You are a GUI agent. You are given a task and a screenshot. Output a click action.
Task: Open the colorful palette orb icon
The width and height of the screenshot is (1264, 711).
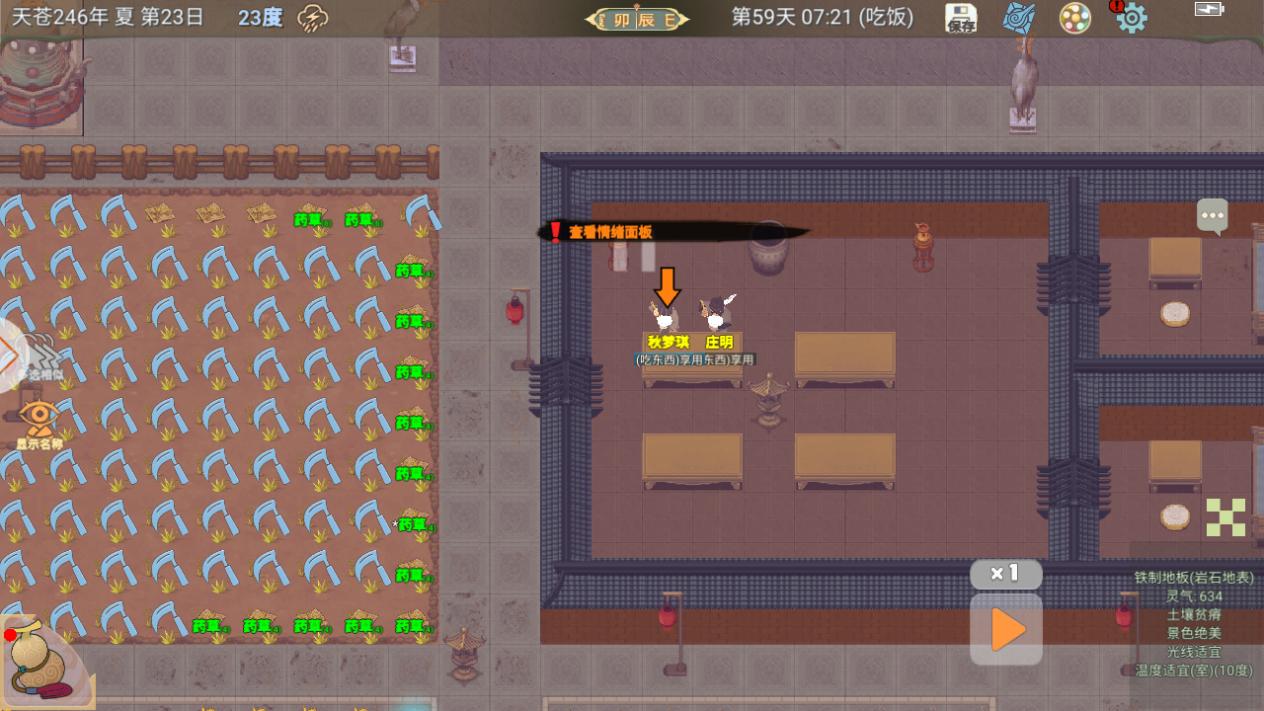[x=1075, y=18]
